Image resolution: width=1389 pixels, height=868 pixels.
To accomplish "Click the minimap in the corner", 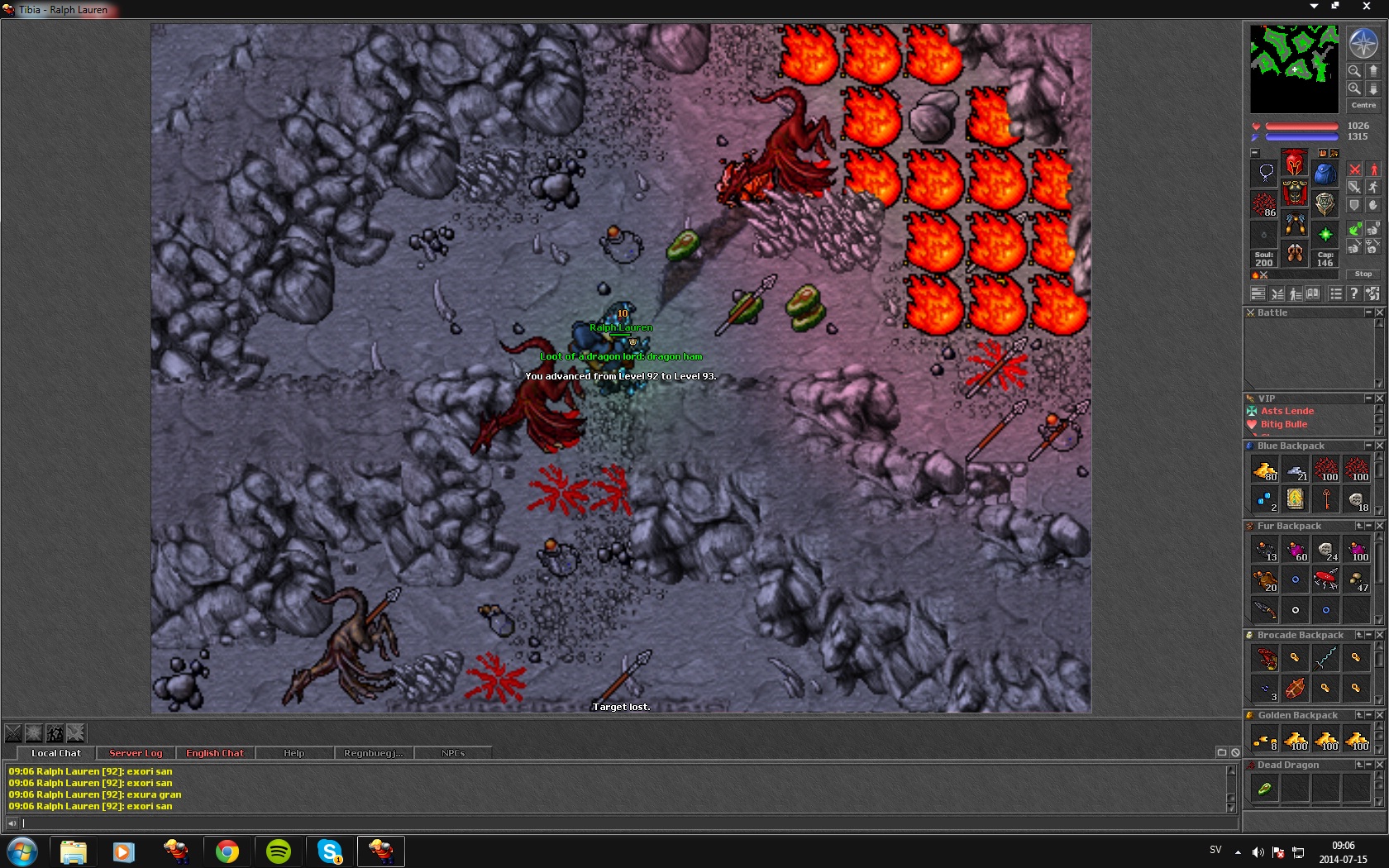I will pyautogui.click(x=1294, y=68).
